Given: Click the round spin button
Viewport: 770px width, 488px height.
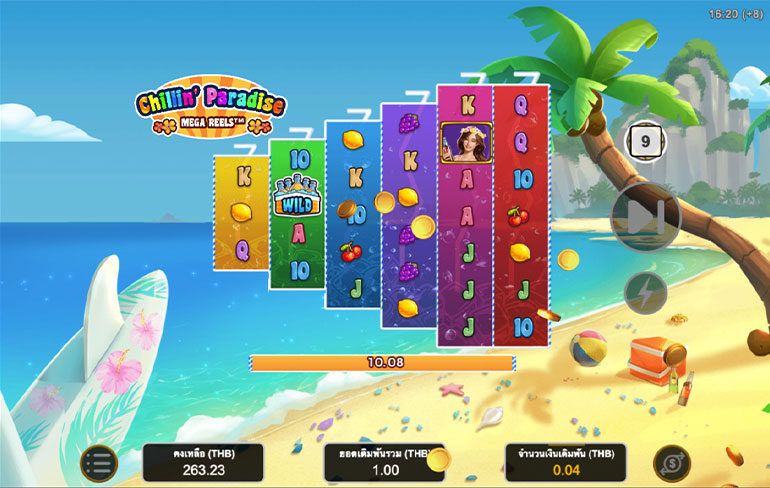Looking at the screenshot, I should tap(645, 217).
